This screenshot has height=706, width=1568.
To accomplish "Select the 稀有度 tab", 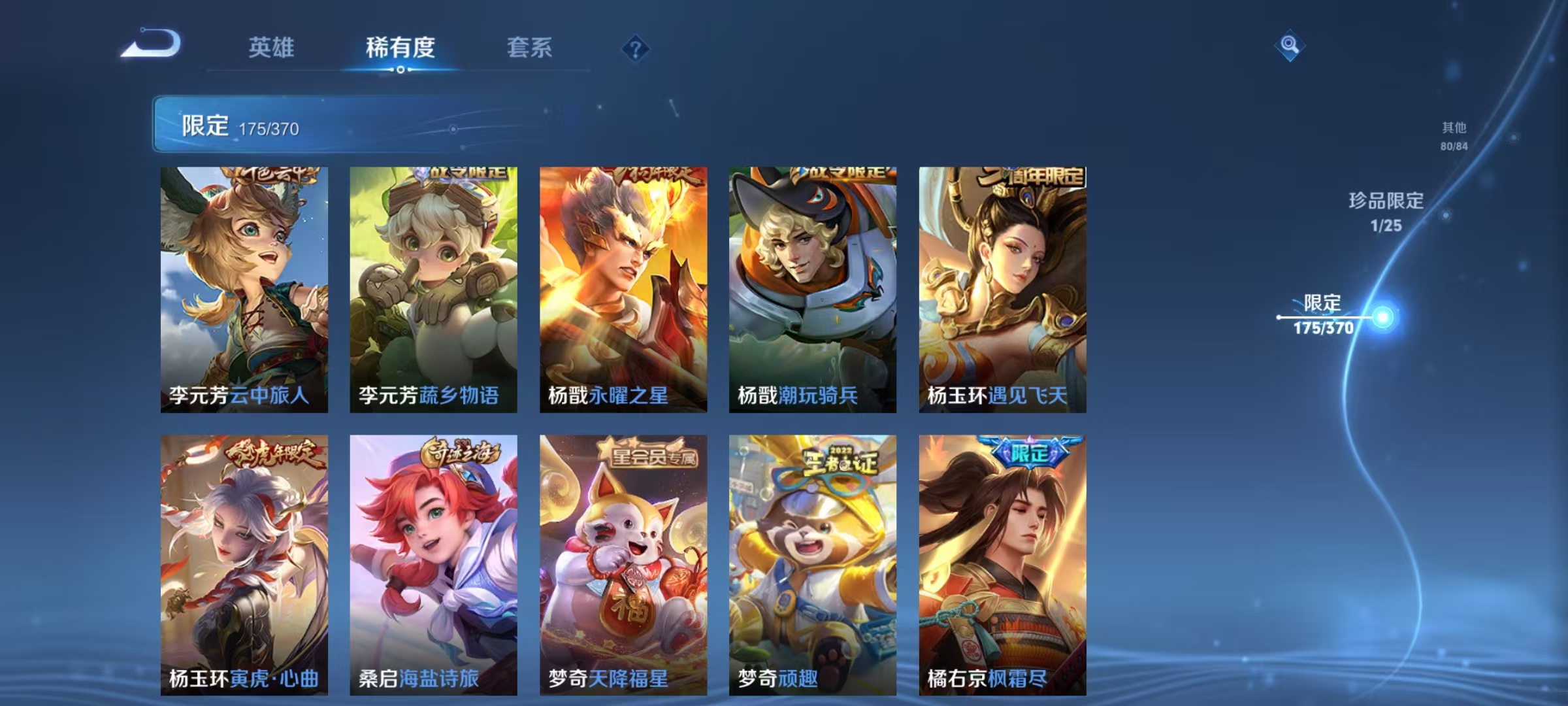I will [x=400, y=48].
